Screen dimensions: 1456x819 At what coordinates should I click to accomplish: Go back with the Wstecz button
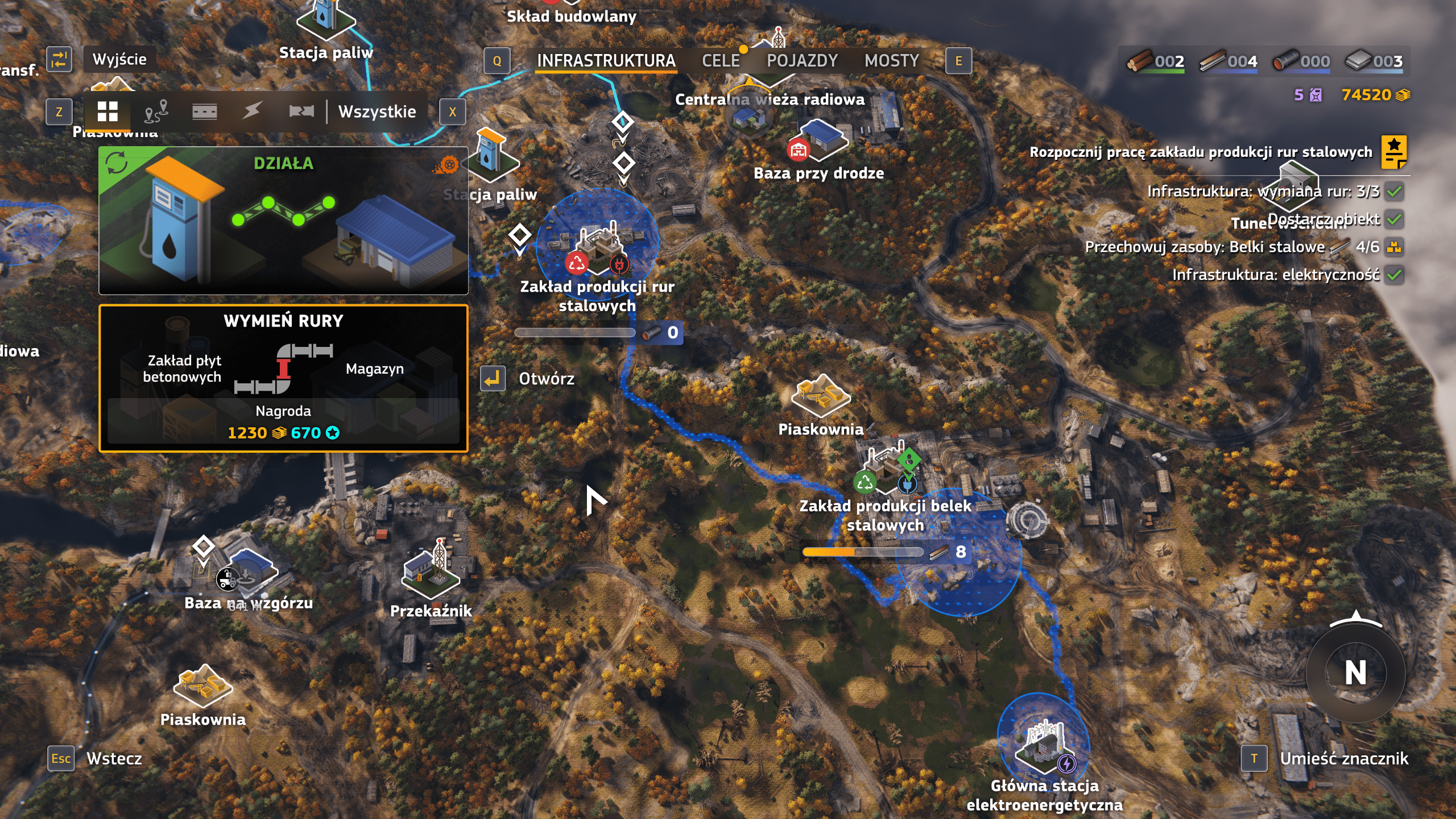click(114, 758)
